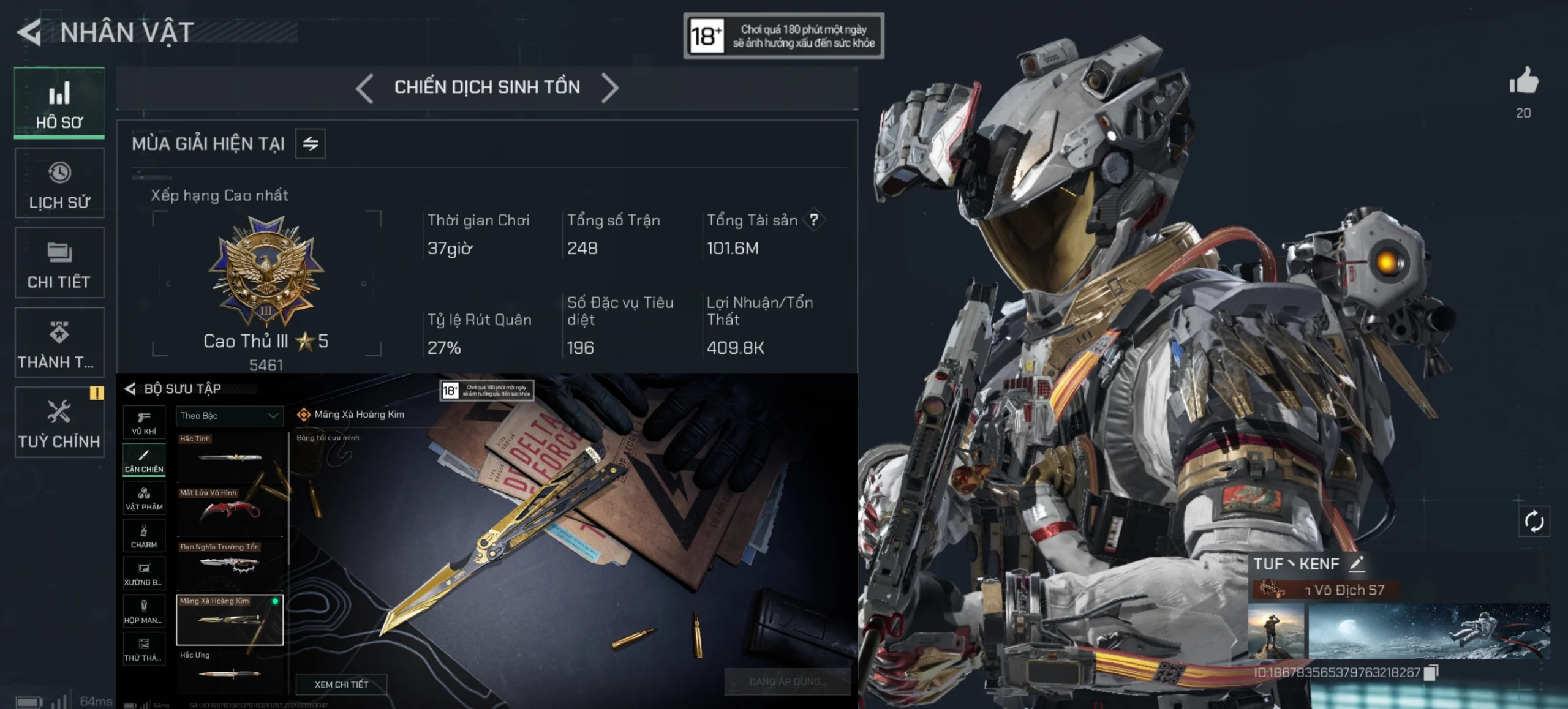Go back from the Nhân Vật screen

point(29,32)
